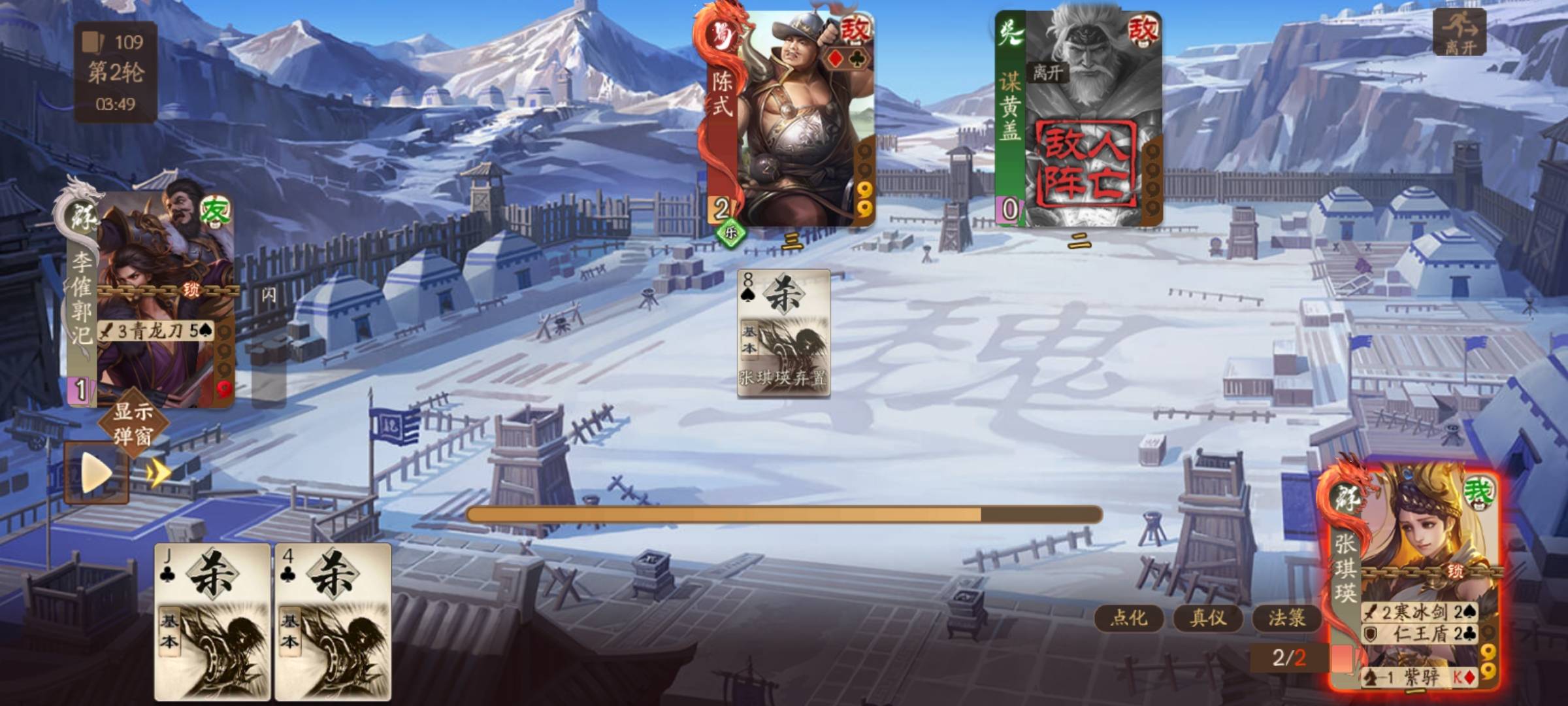Check the 紫骍 mount equipment slot

tap(1419, 677)
